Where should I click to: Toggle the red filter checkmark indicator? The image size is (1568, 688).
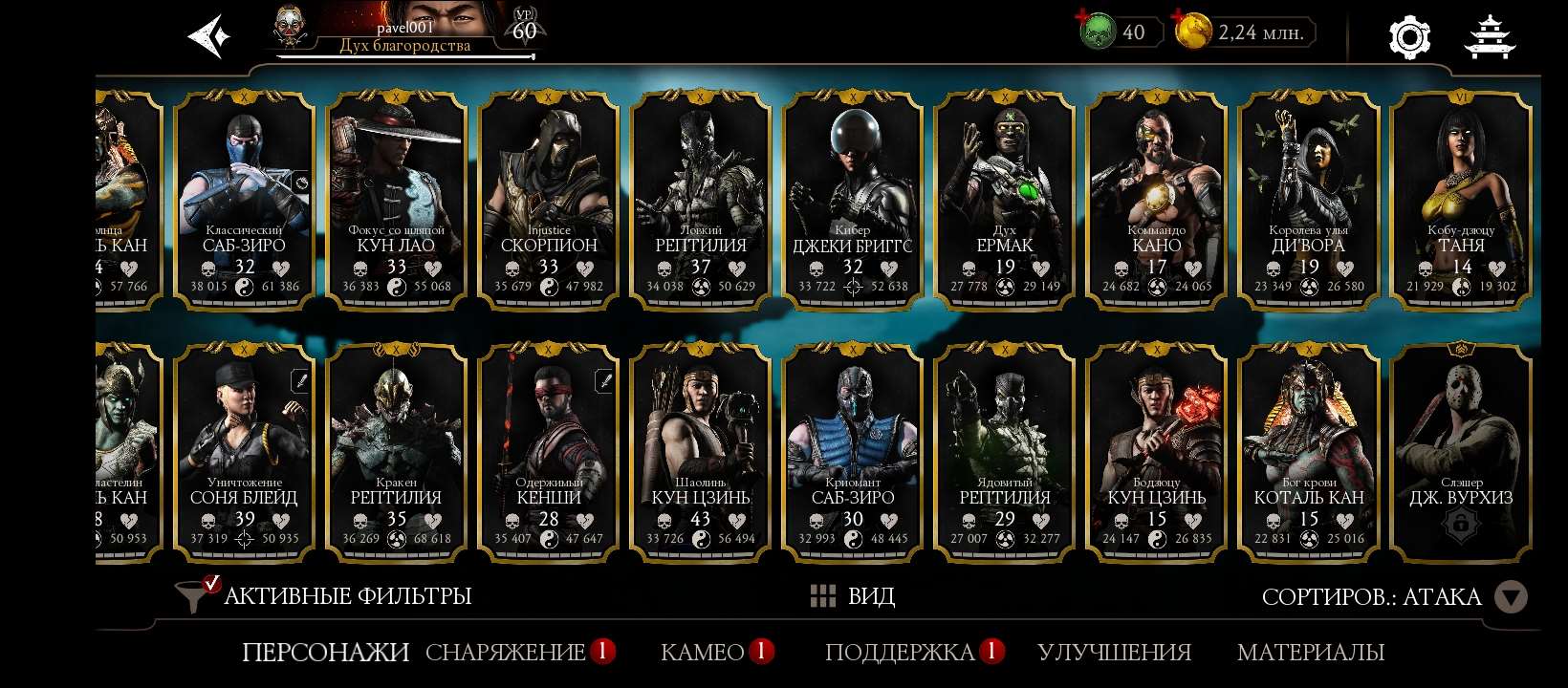(x=208, y=580)
